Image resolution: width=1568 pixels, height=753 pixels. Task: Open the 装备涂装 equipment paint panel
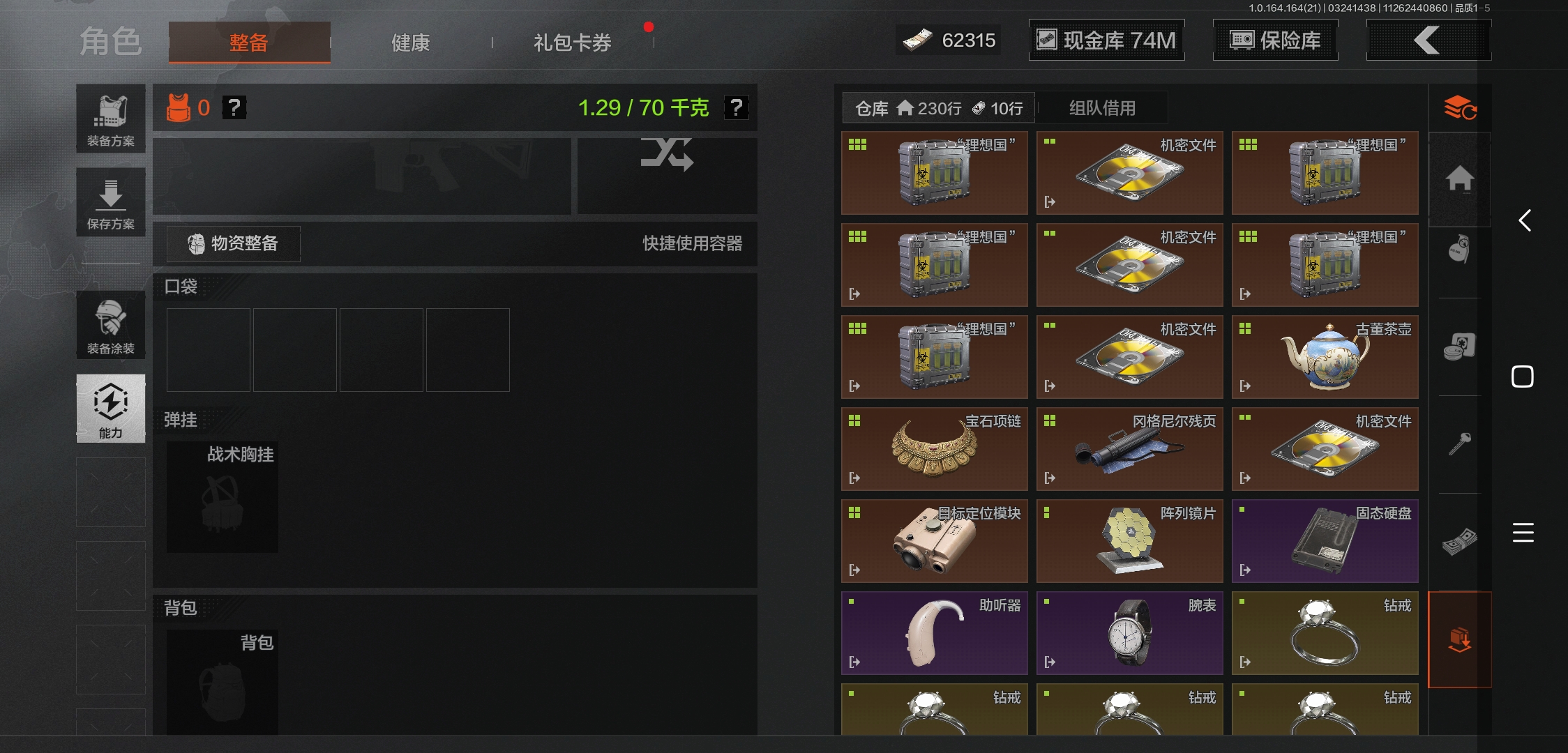pyautogui.click(x=110, y=325)
